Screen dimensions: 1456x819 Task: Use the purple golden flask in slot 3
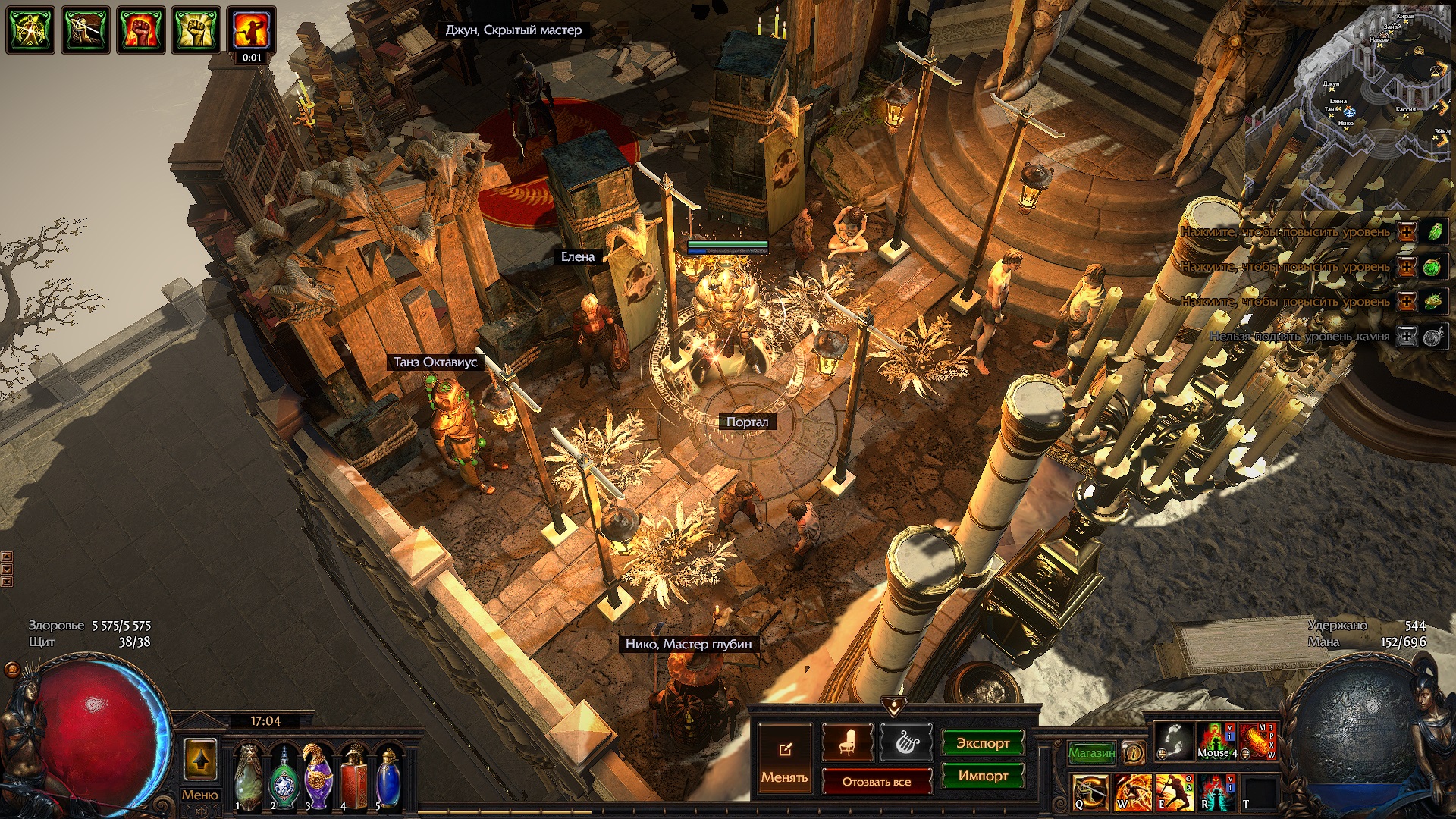pyautogui.click(x=318, y=777)
